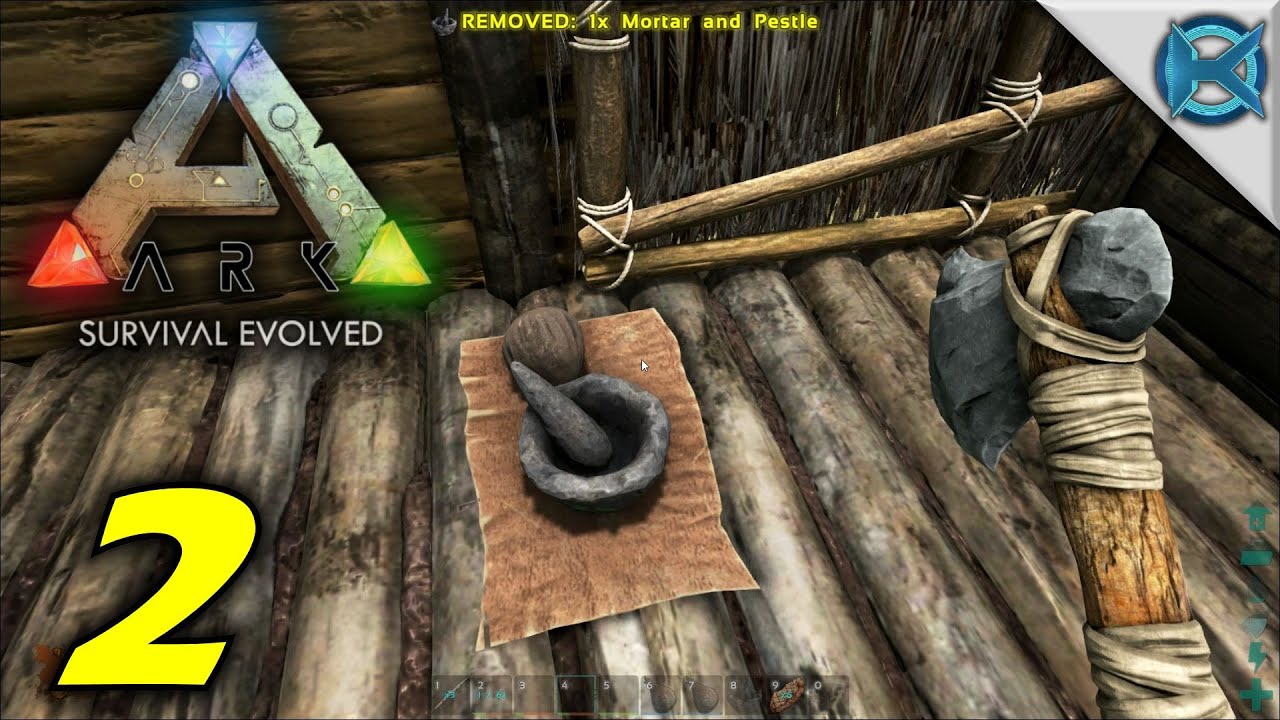Viewport: 1280px width, 720px height.
Task: Click the stone item in slot 7
Action: click(x=702, y=695)
